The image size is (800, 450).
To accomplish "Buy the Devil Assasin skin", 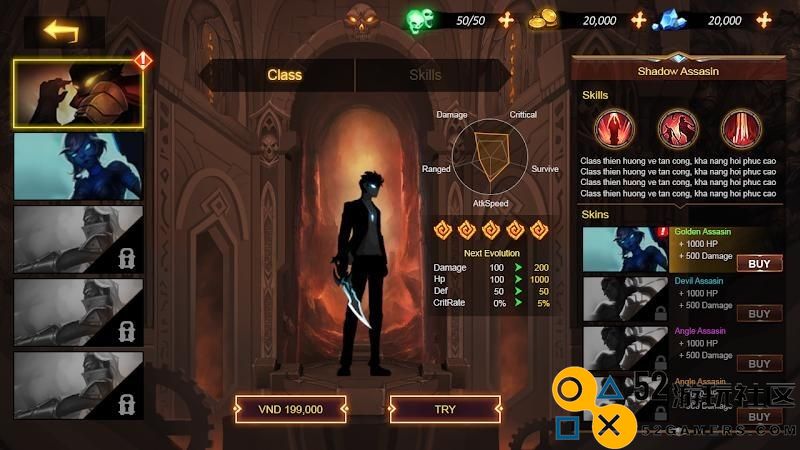I will click(x=759, y=314).
